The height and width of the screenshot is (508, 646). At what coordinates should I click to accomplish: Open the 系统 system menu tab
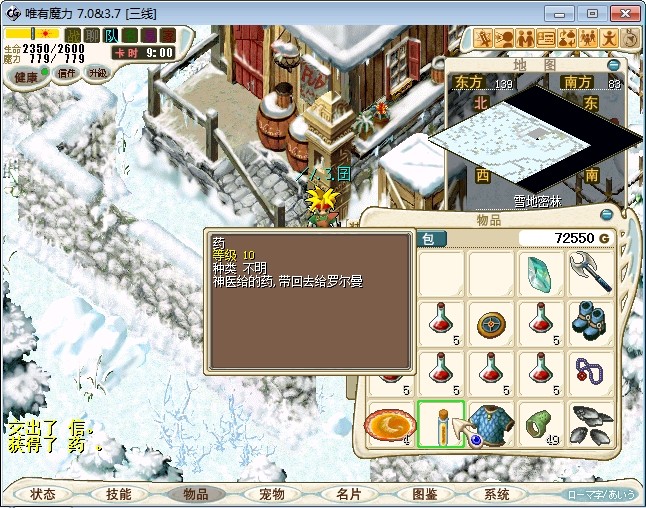497,494
